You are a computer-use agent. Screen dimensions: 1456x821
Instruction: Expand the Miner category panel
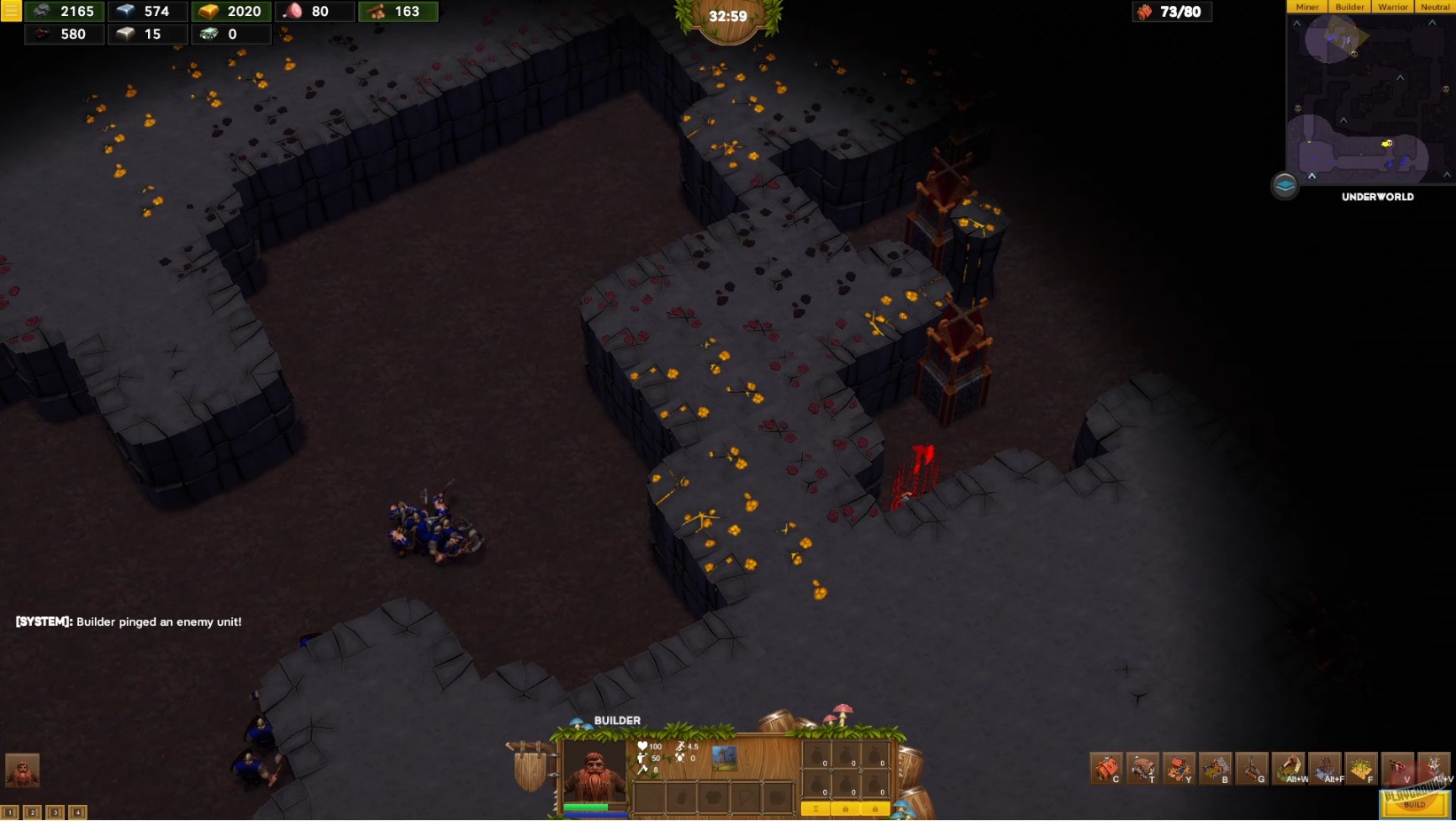[x=1307, y=6]
